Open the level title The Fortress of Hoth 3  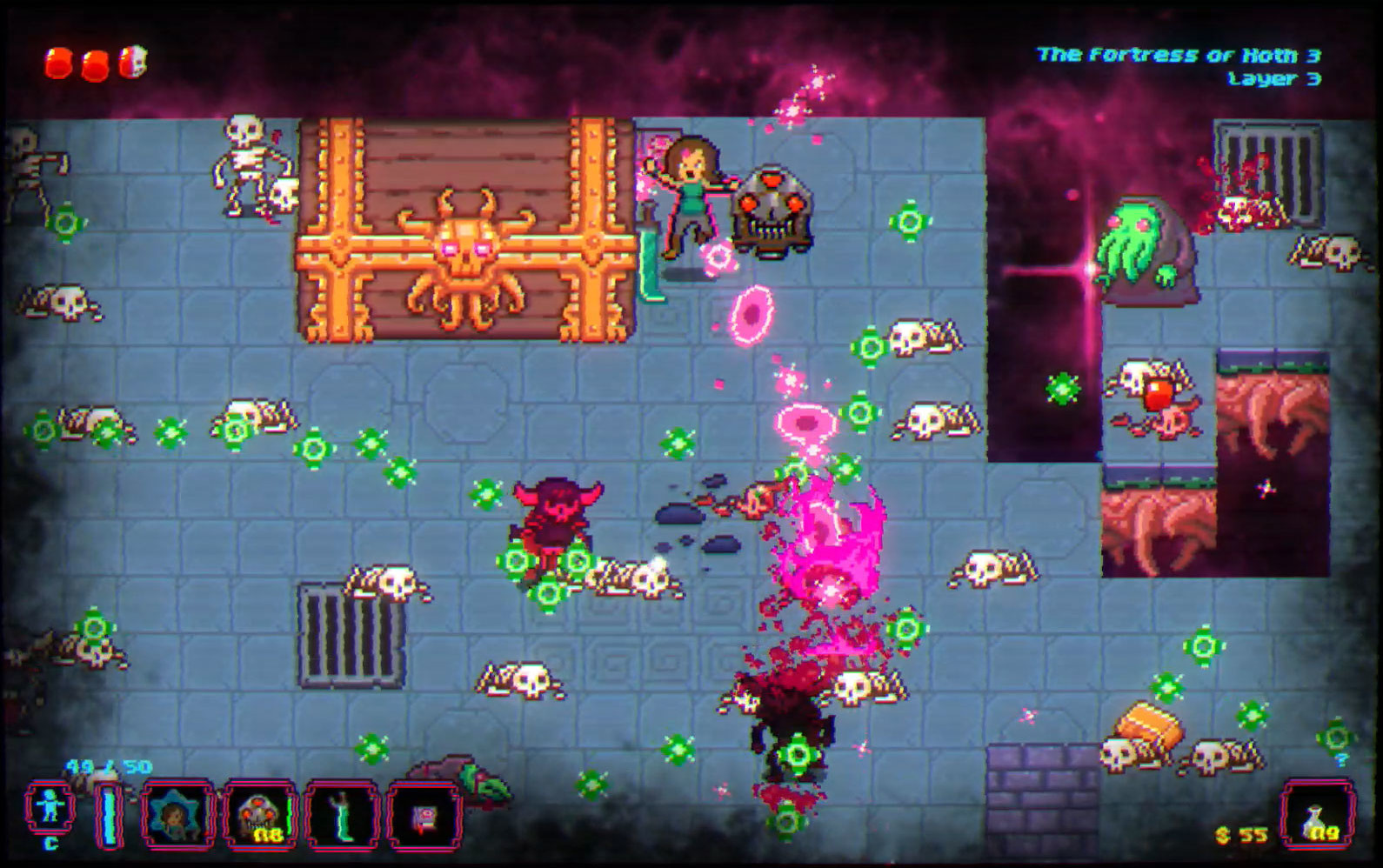[x=1179, y=54]
